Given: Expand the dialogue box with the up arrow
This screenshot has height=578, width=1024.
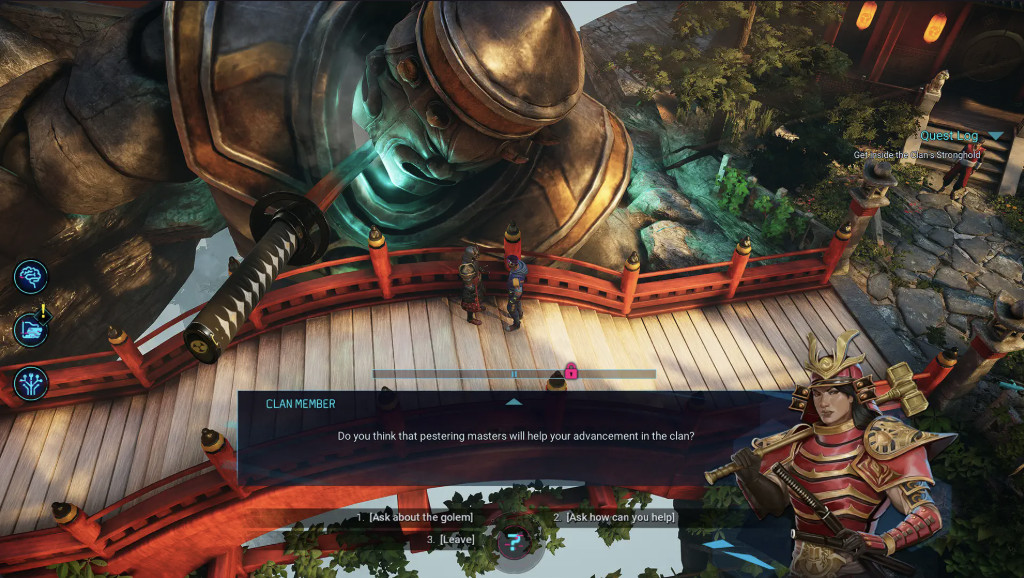Looking at the screenshot, I should tap(514, 402).
